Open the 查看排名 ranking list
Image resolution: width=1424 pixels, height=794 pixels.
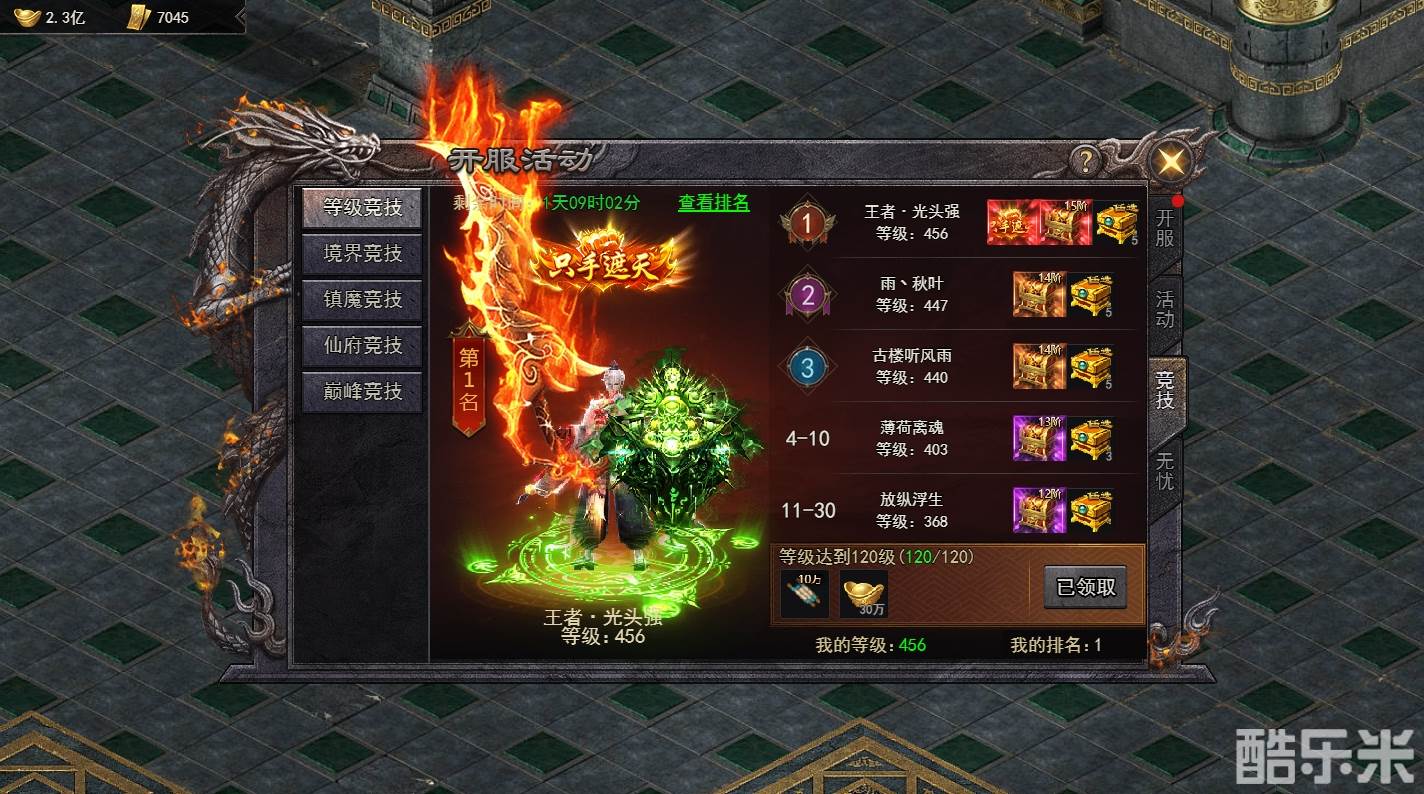(x=712, y=203)
